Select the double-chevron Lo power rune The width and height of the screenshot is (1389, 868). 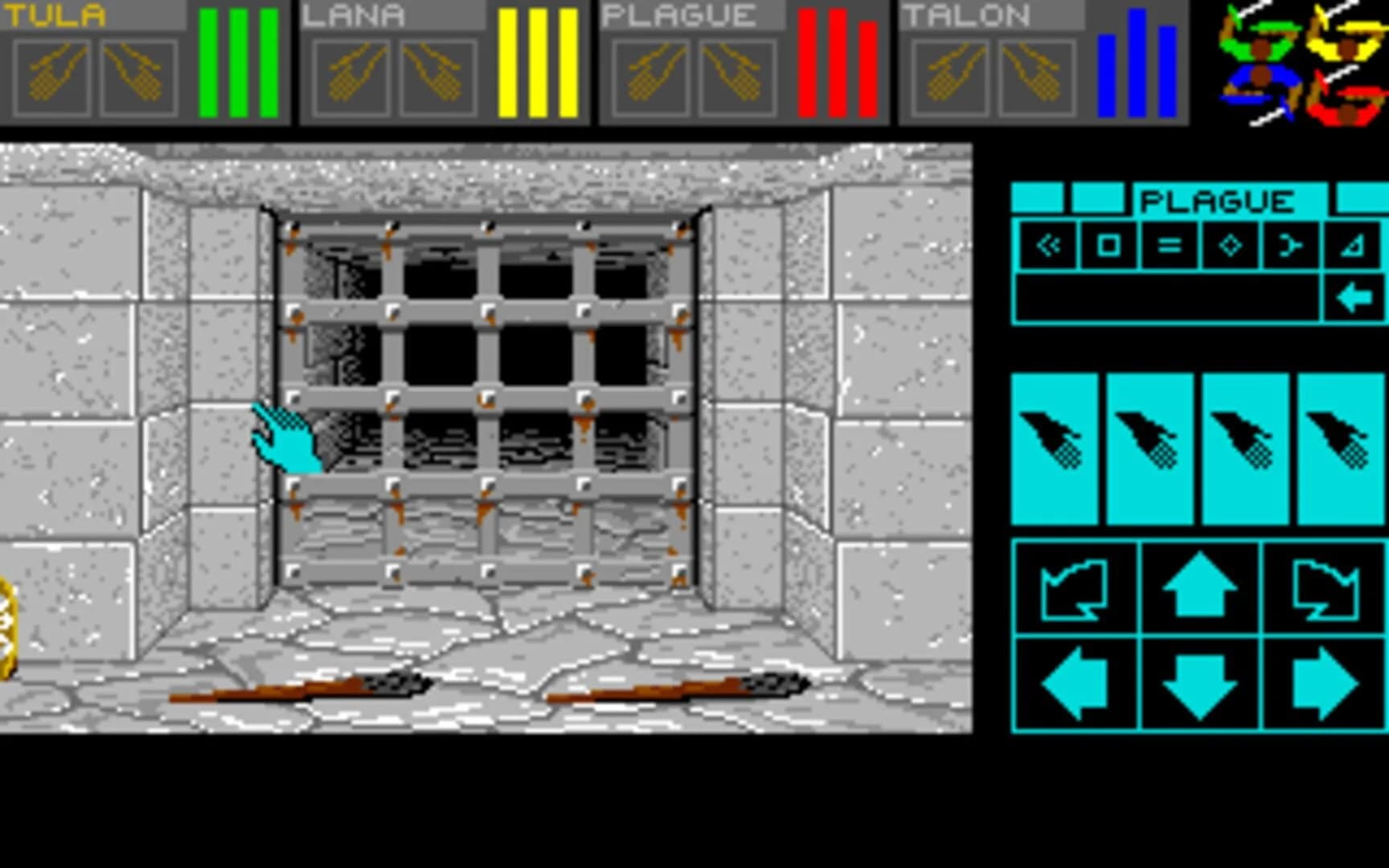[1051, 248]
